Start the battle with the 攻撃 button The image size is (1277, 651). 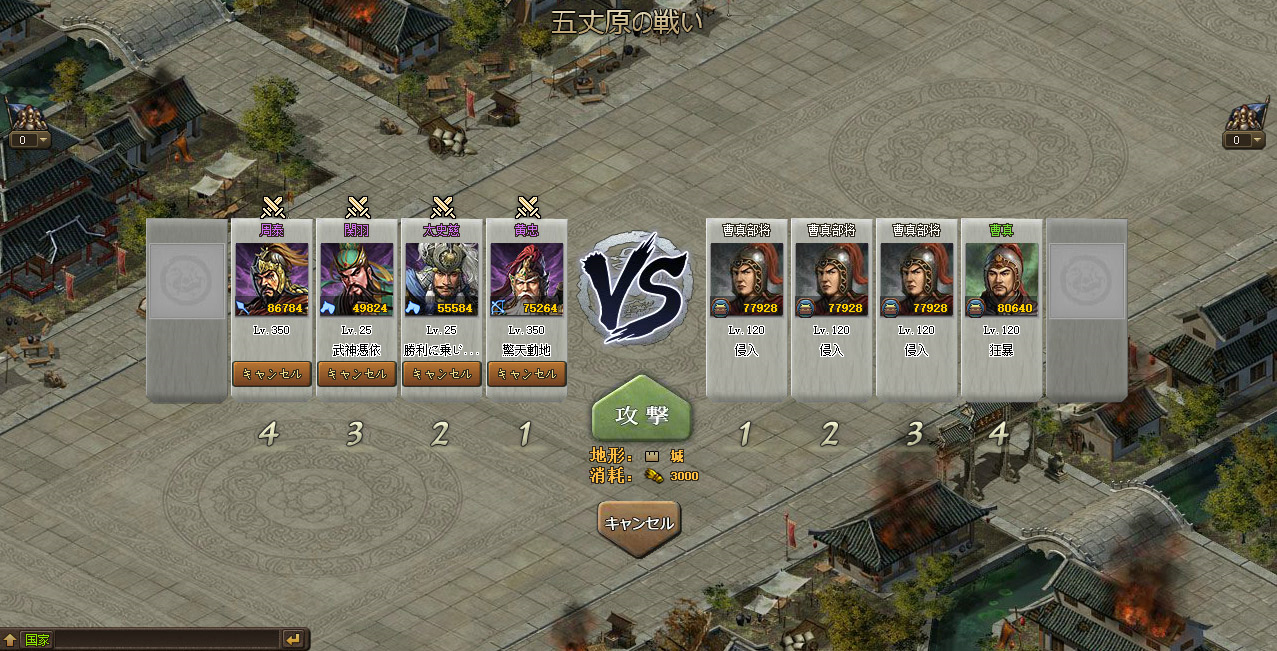(641, 414)
